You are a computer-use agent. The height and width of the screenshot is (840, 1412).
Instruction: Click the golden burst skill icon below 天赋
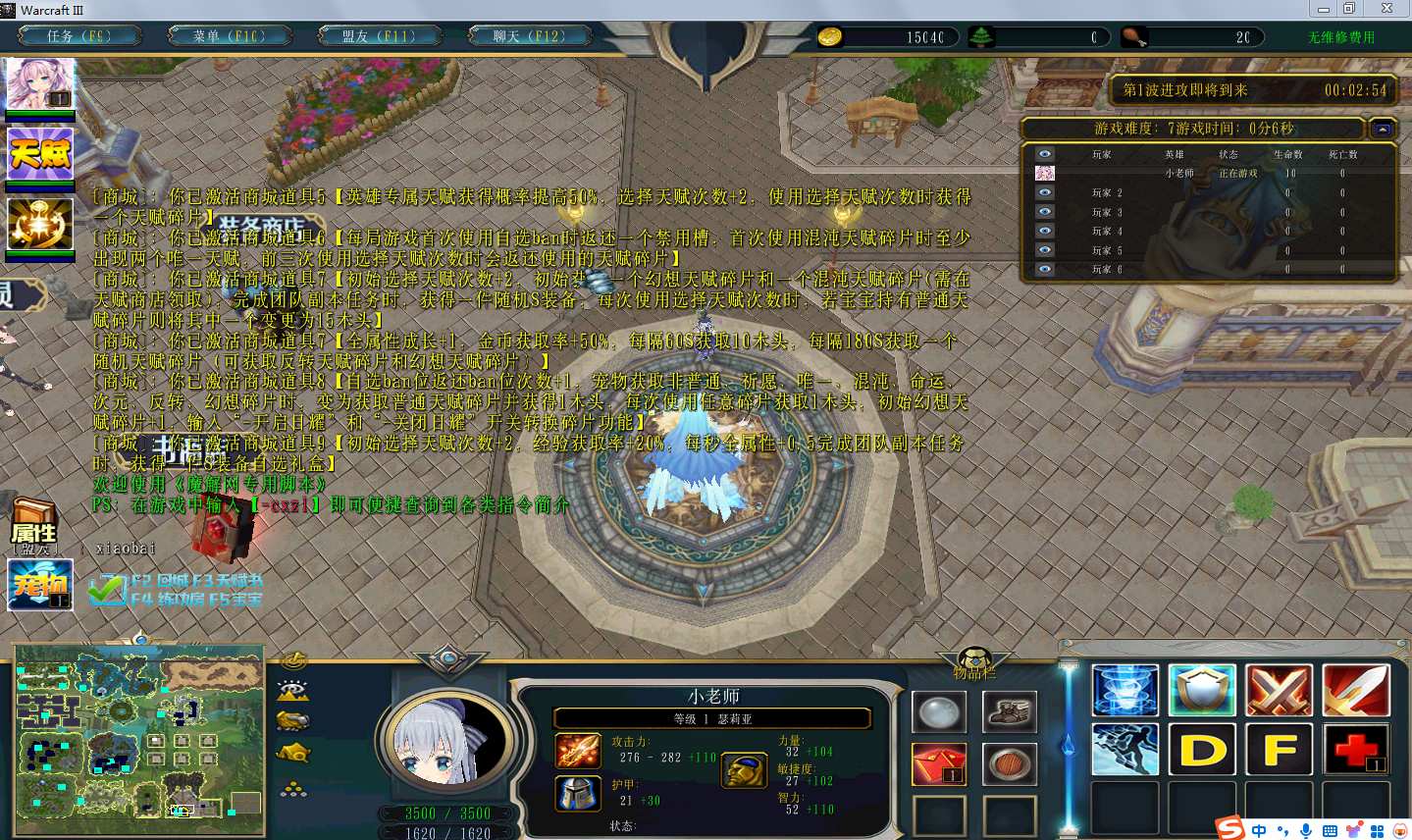point(40,224)
